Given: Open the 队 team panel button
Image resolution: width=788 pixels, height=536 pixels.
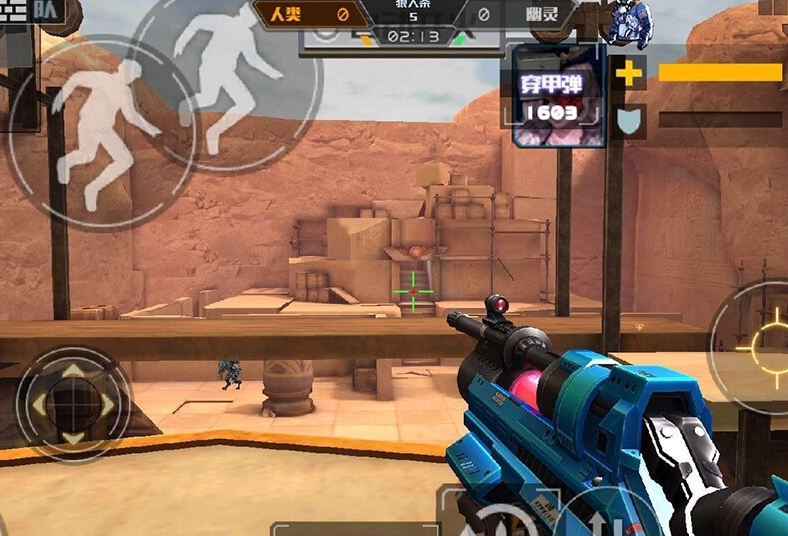Looking at the screenshot, I should click(44, 12).
